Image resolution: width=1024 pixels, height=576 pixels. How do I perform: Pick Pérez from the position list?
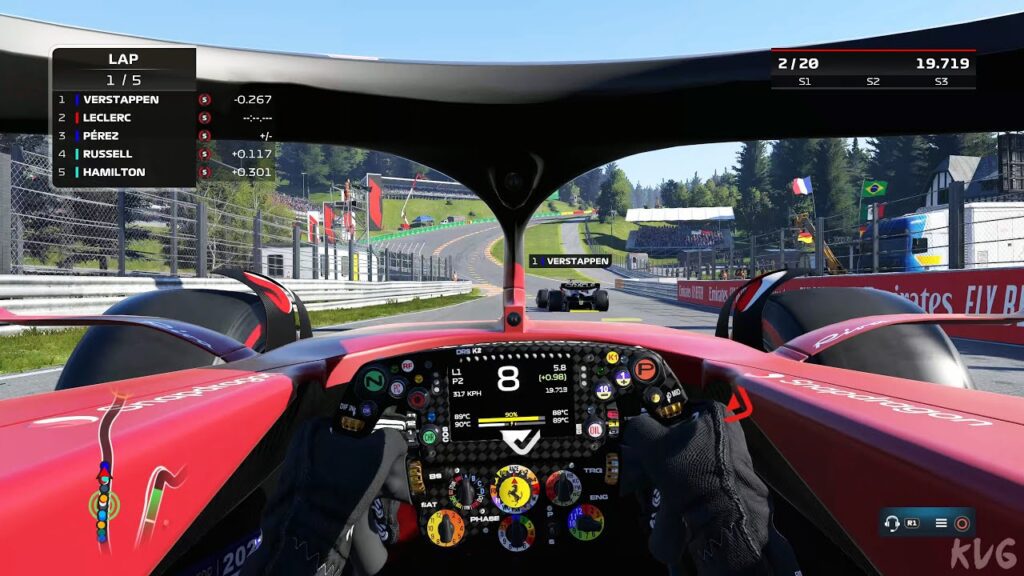(x=101, y=136)
